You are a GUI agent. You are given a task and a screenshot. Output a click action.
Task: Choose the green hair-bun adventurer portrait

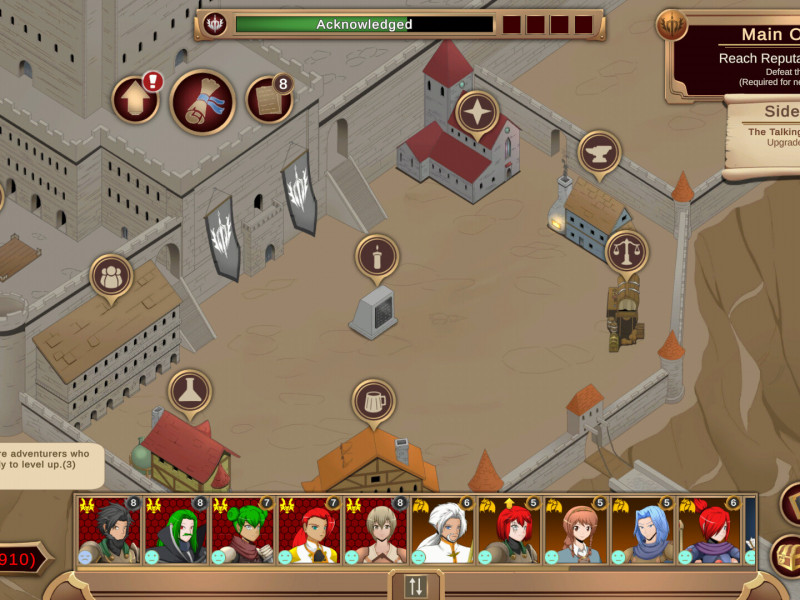coord(243,530)
